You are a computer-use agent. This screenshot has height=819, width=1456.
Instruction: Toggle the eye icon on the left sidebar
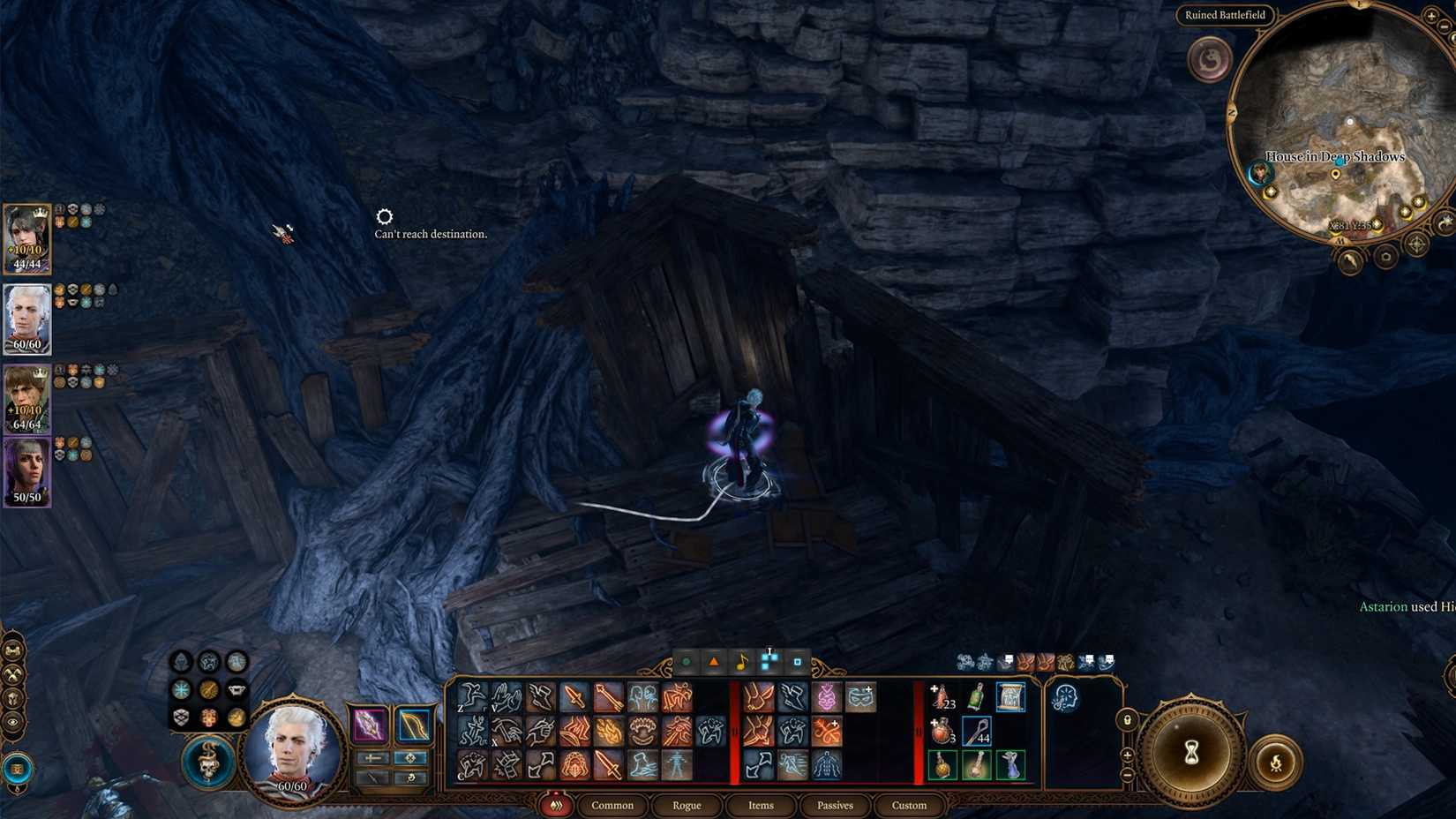tap(12, 721)
